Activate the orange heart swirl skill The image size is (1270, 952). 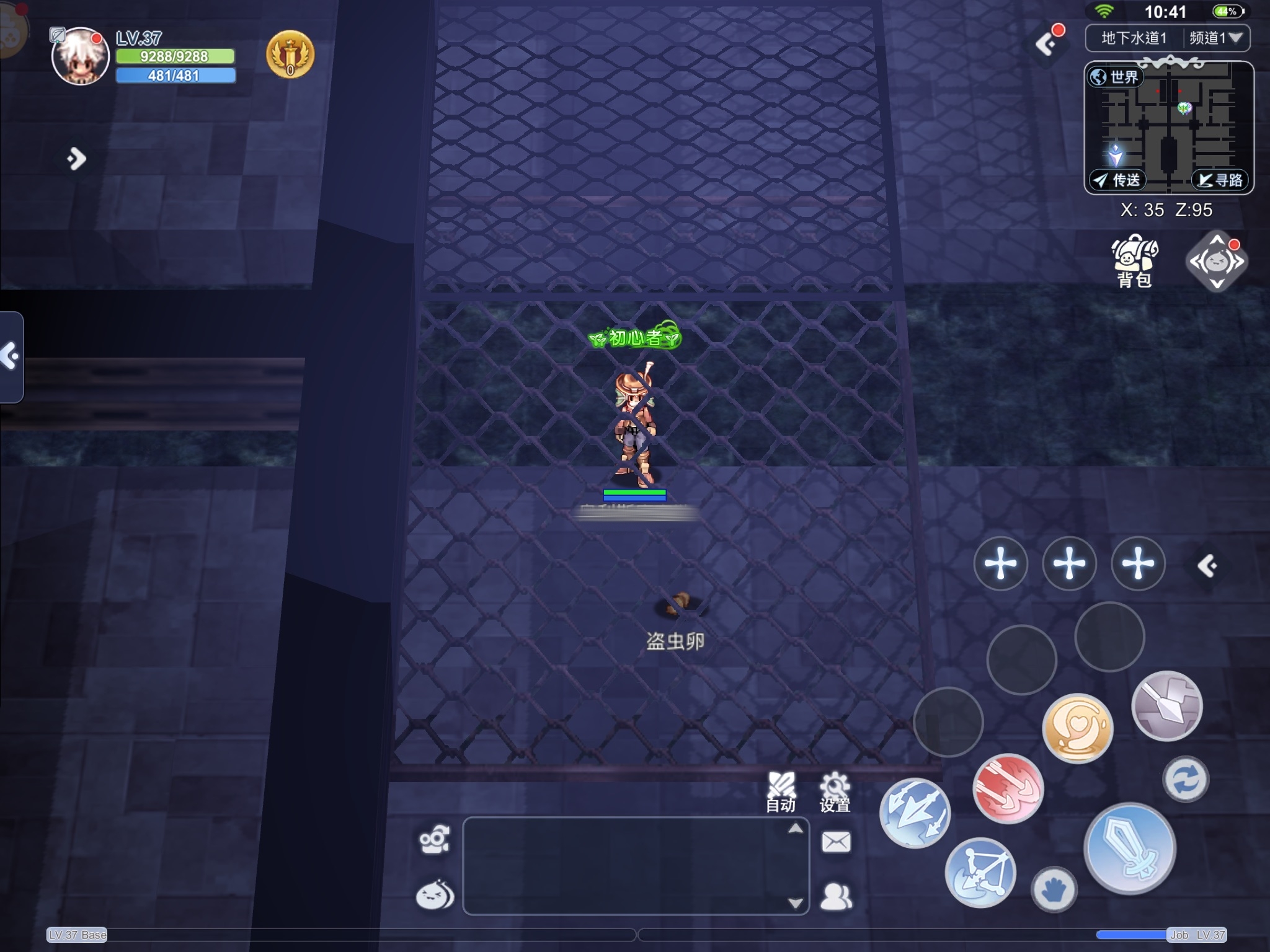click(x=1078, y=728)
